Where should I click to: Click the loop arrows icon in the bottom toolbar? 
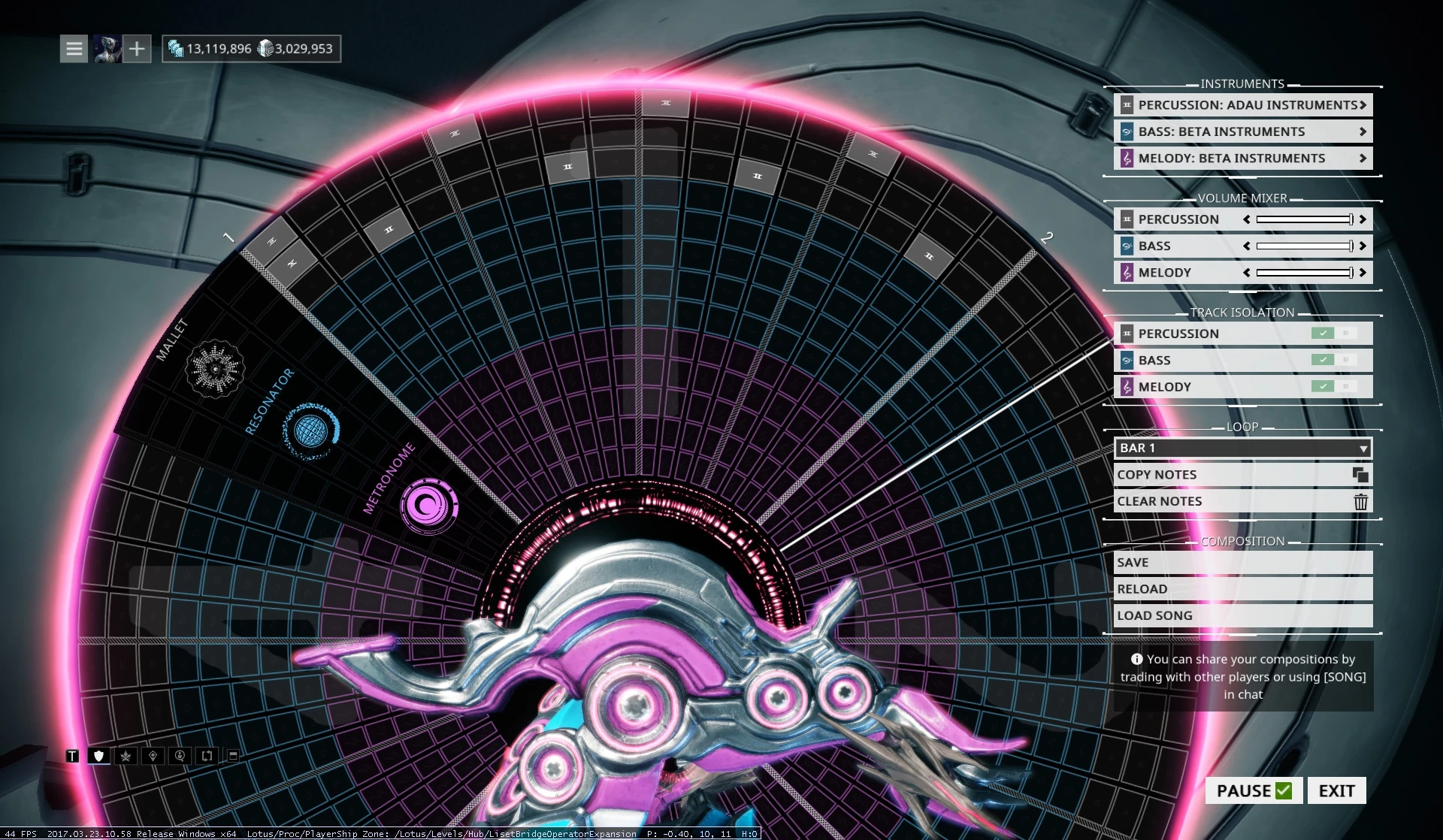point(207,756)
